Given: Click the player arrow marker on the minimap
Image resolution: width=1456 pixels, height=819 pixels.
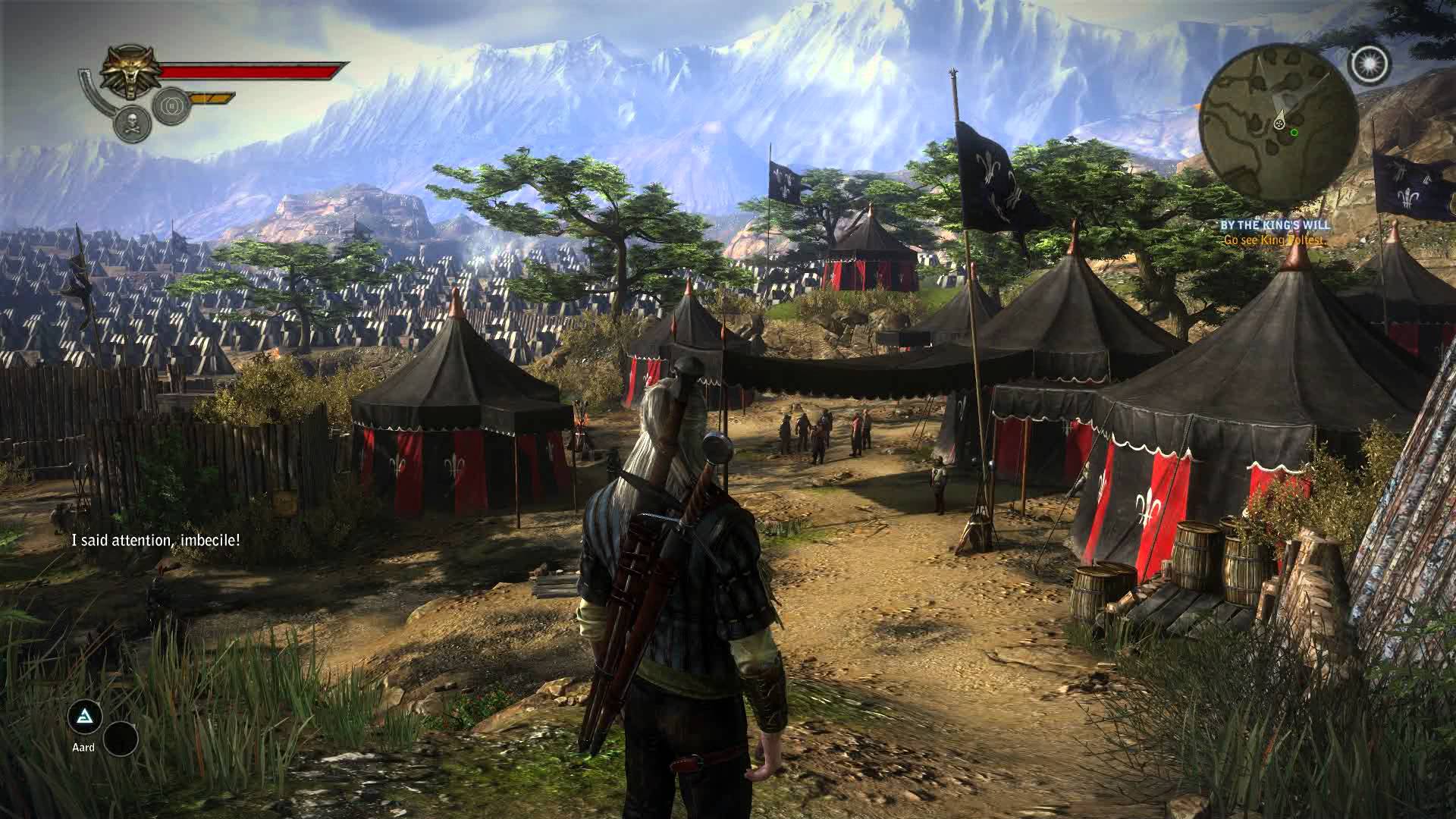Looking at the screenshot, I should (1279, 122).
